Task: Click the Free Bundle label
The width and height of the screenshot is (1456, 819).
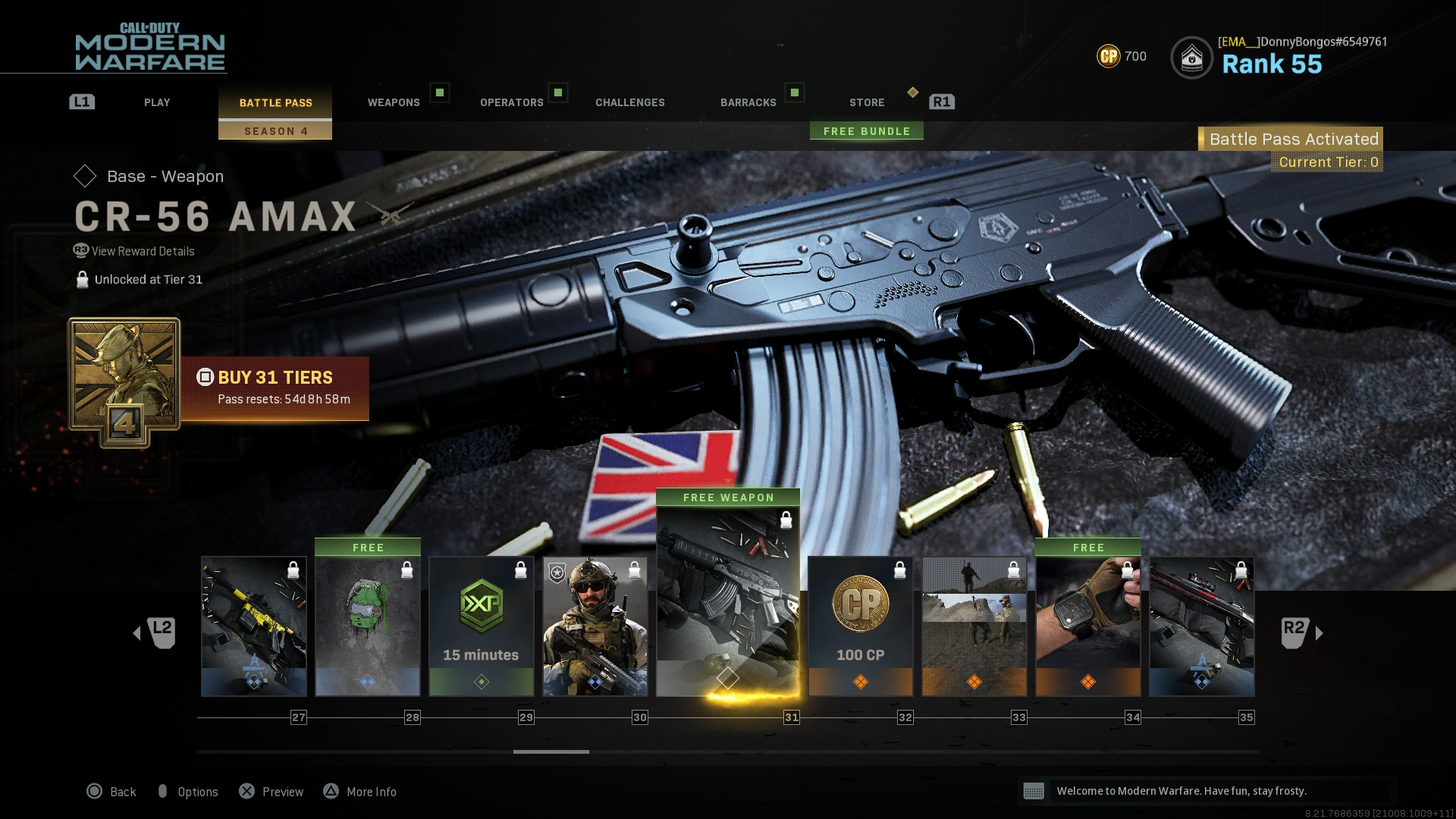Action: point(866,130)
